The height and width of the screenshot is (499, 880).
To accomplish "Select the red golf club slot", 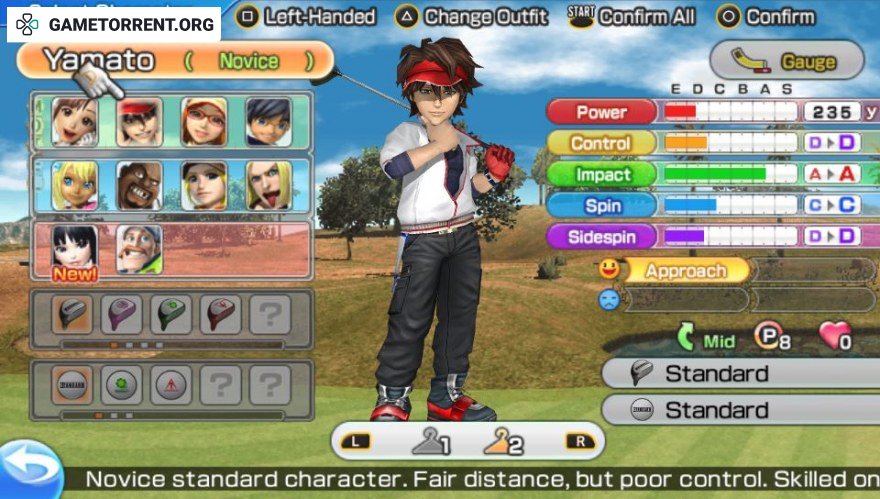I will tap(220, 314).
